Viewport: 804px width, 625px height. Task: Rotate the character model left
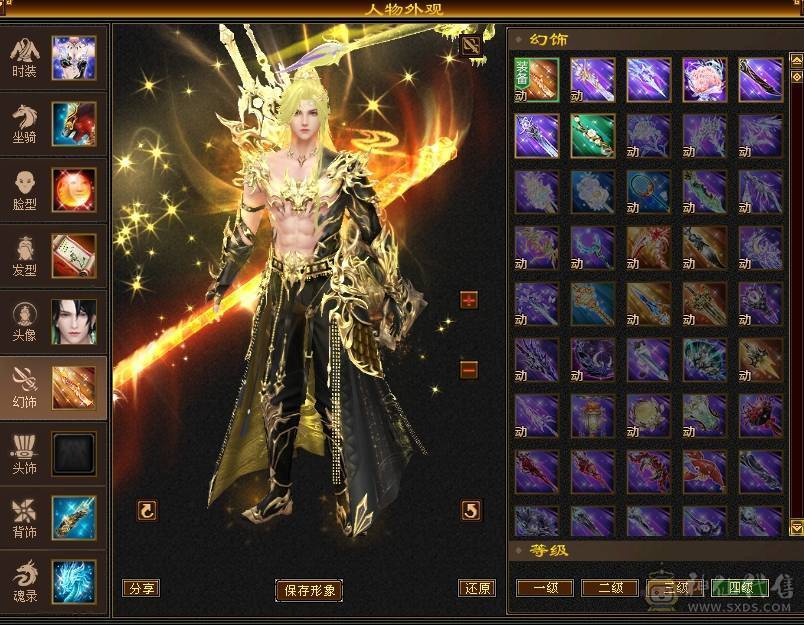(147, 511)
